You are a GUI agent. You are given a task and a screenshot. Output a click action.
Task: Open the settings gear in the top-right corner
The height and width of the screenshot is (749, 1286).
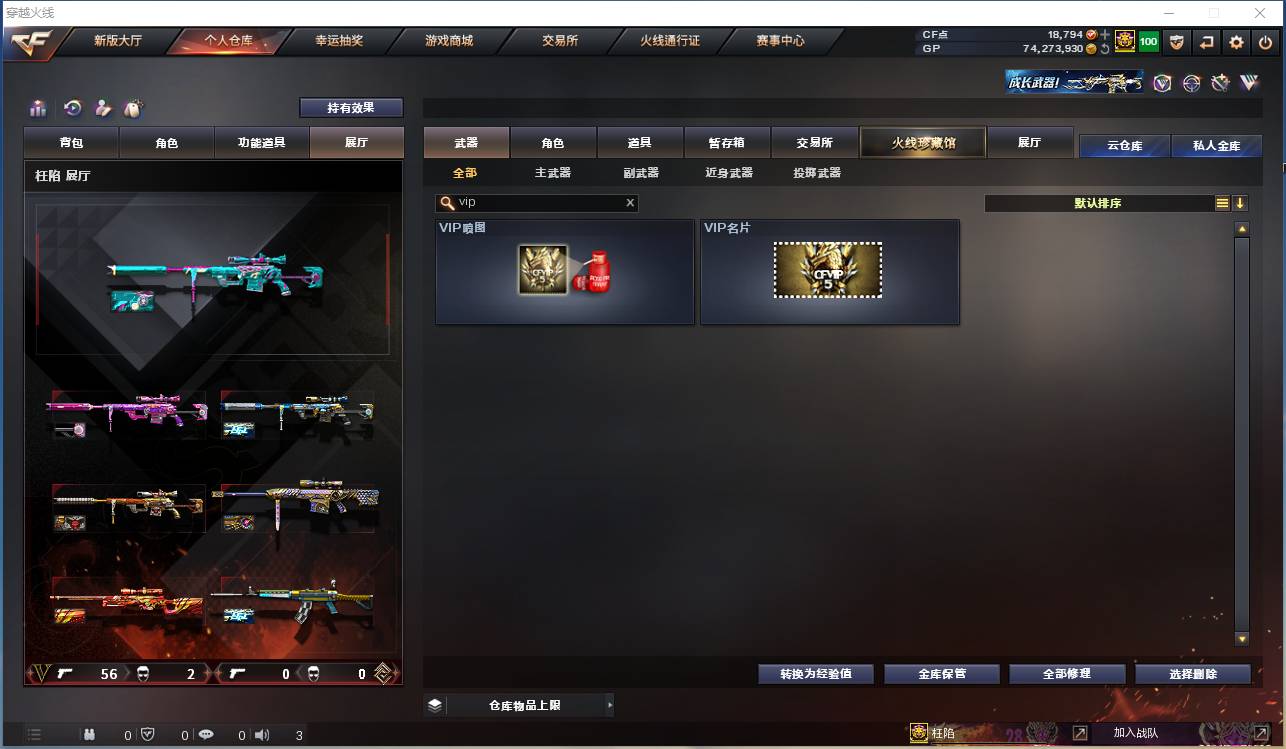pos(1238,42)
